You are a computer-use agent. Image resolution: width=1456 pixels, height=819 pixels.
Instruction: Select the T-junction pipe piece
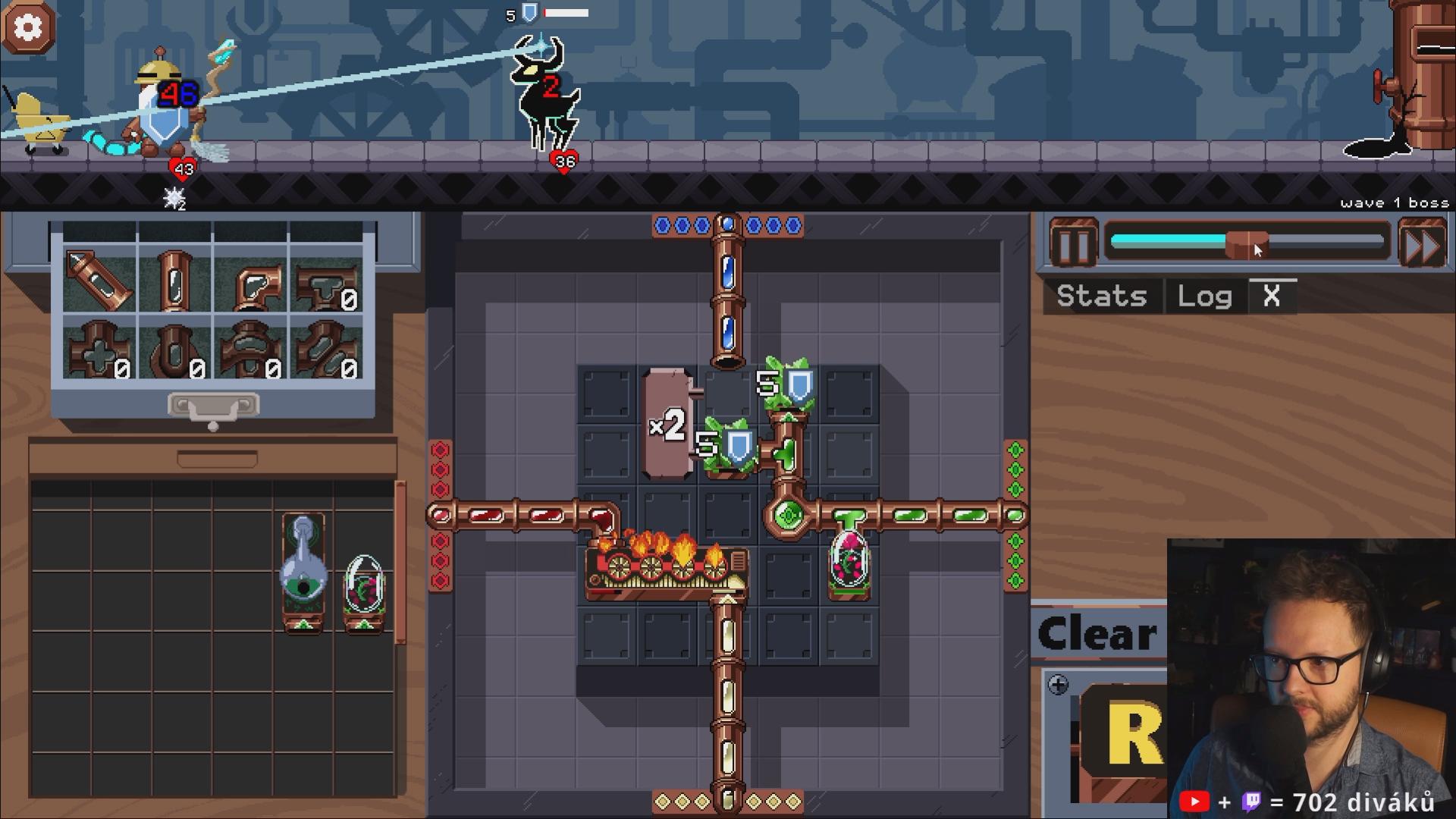[x=327, y=282]
